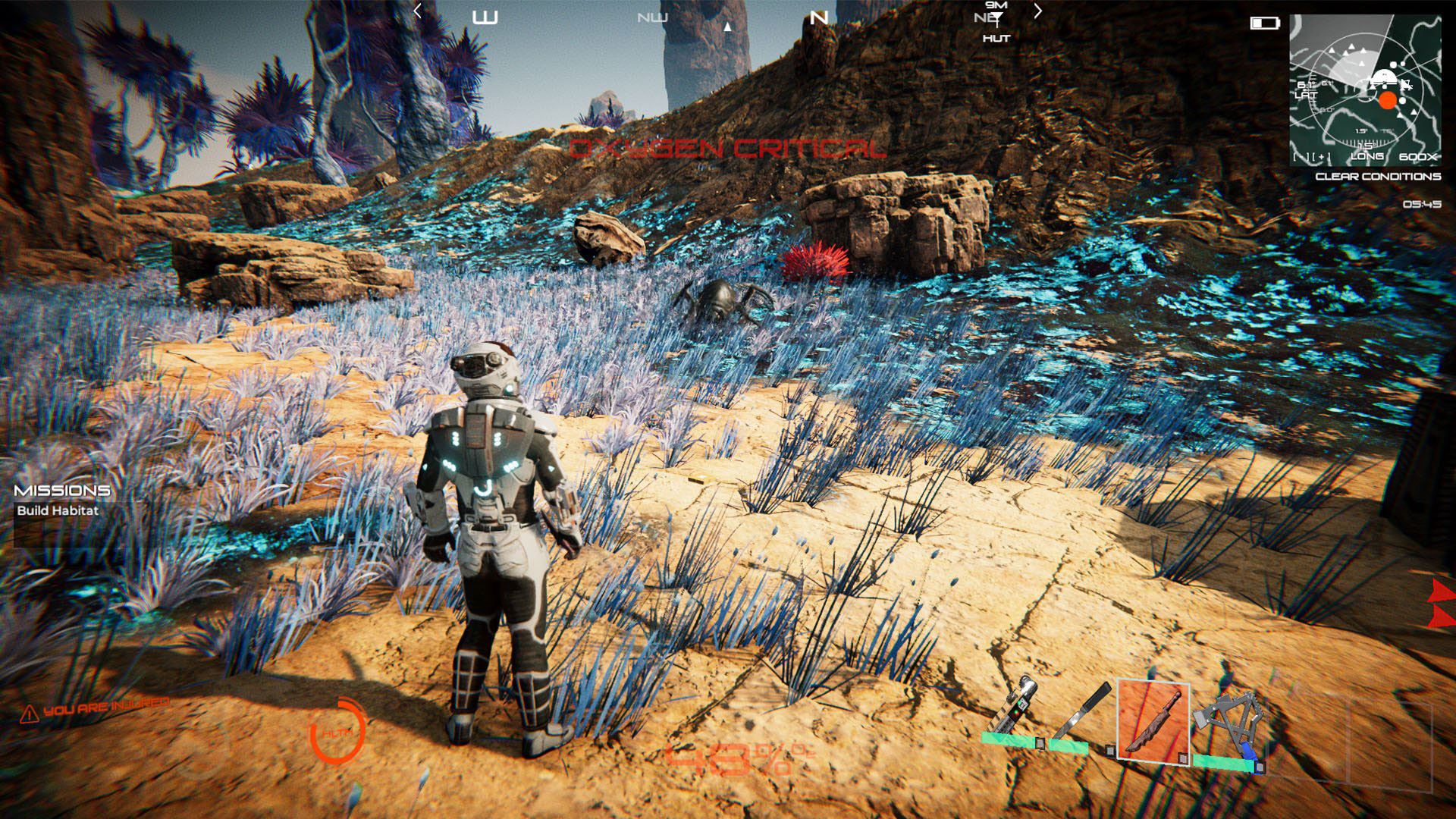The width and height of the screenshot is (1456, 819).
Task: Select the steel knife hotbar slot
Action: point(1082,717)
